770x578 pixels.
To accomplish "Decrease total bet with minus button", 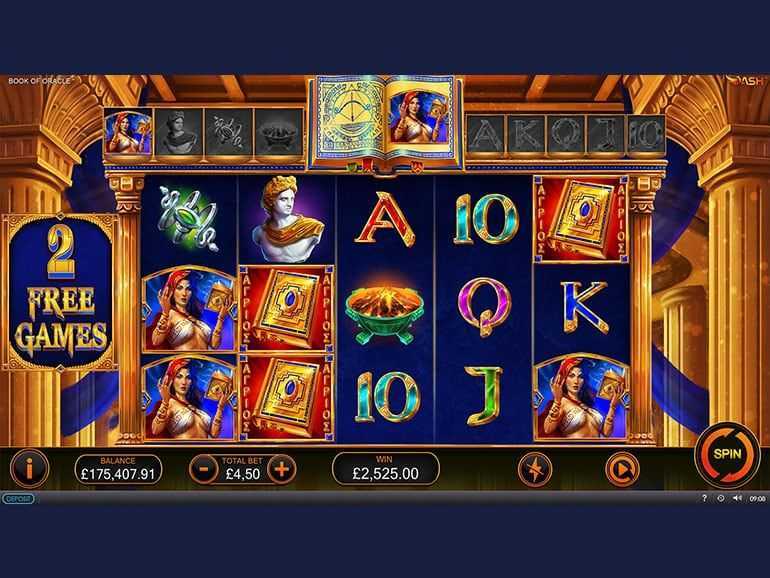I will tap(203, 467).
